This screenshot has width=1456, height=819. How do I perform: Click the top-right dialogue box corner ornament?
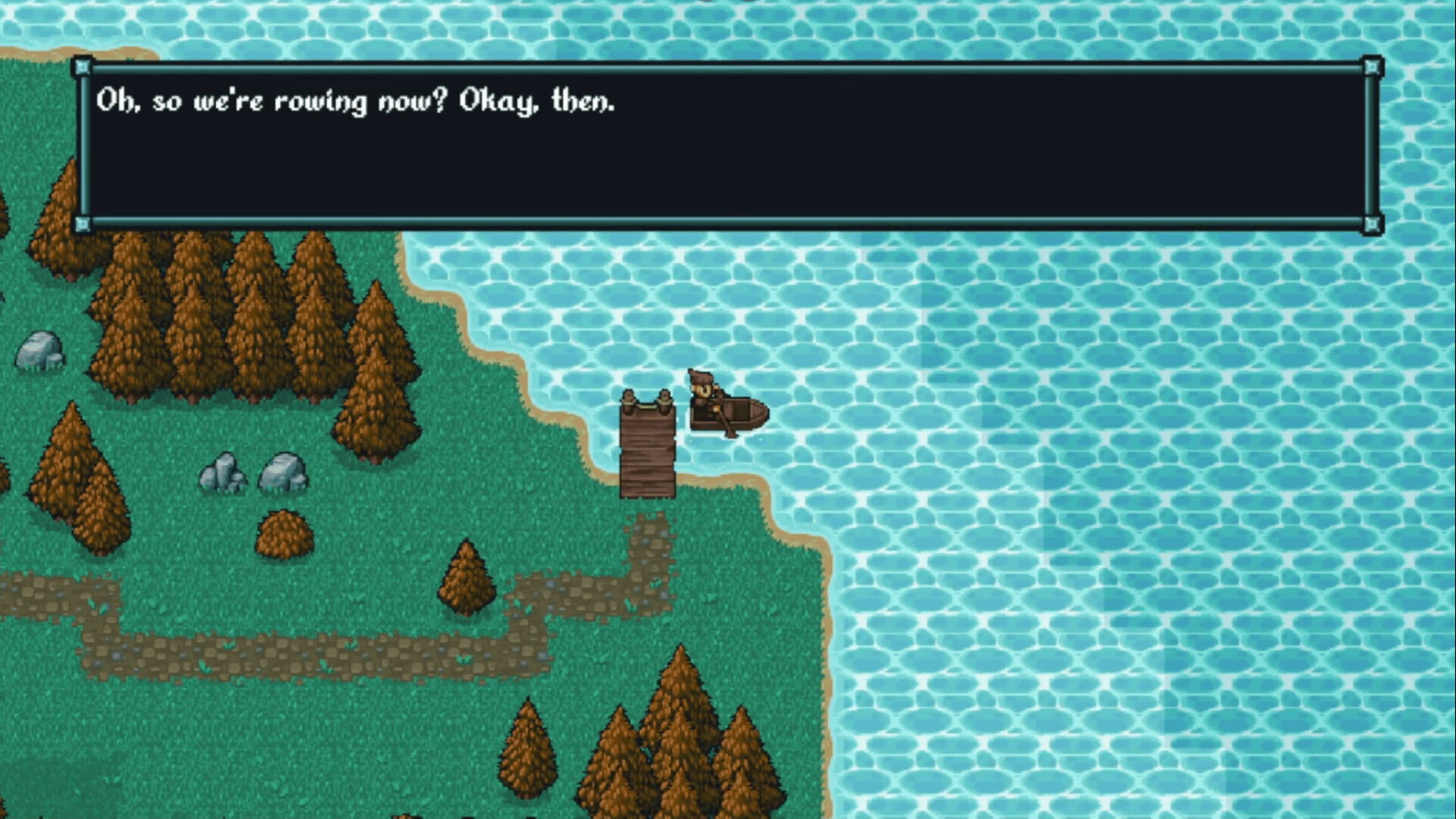click(1371, 68)
